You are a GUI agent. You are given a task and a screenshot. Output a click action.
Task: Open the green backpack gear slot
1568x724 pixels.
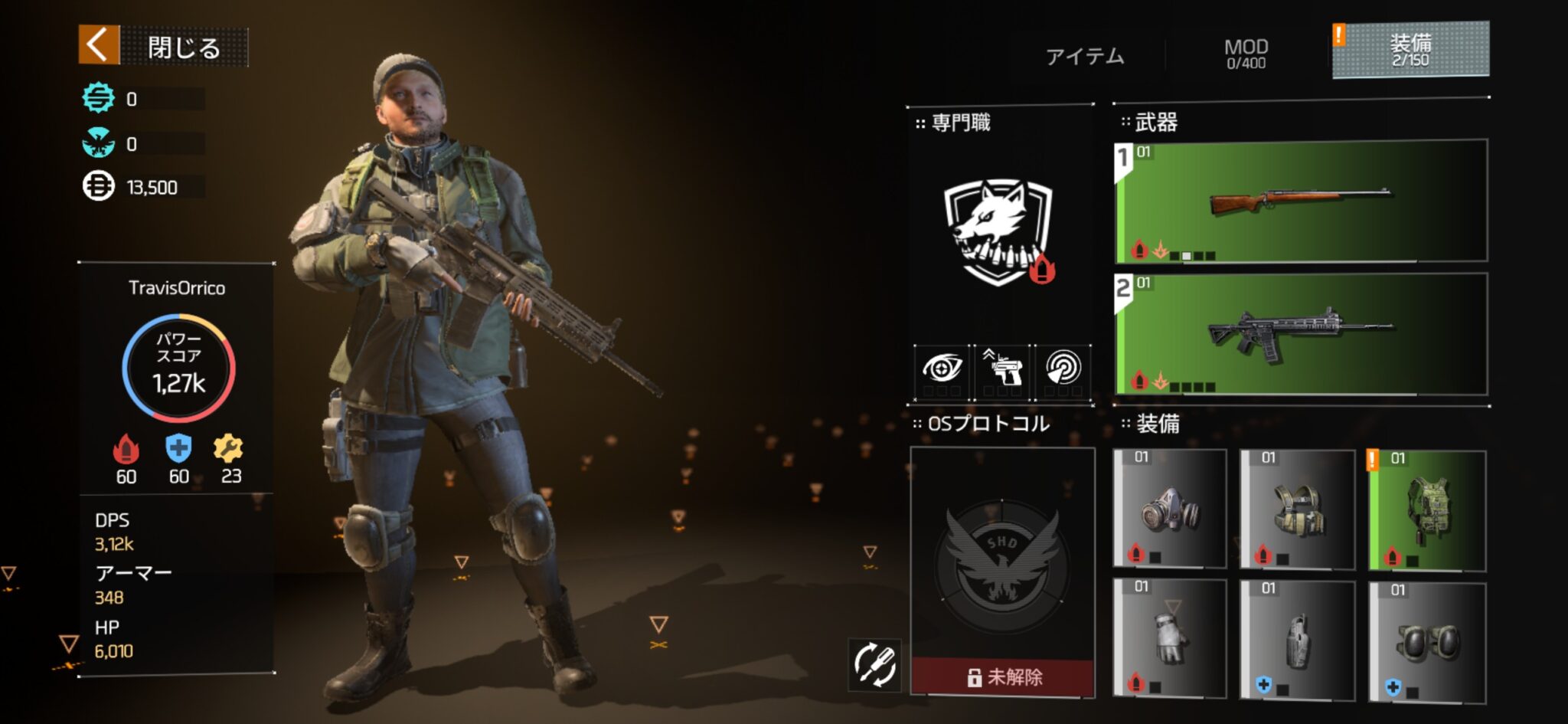pyautogui.click(x=1427, y=511)
